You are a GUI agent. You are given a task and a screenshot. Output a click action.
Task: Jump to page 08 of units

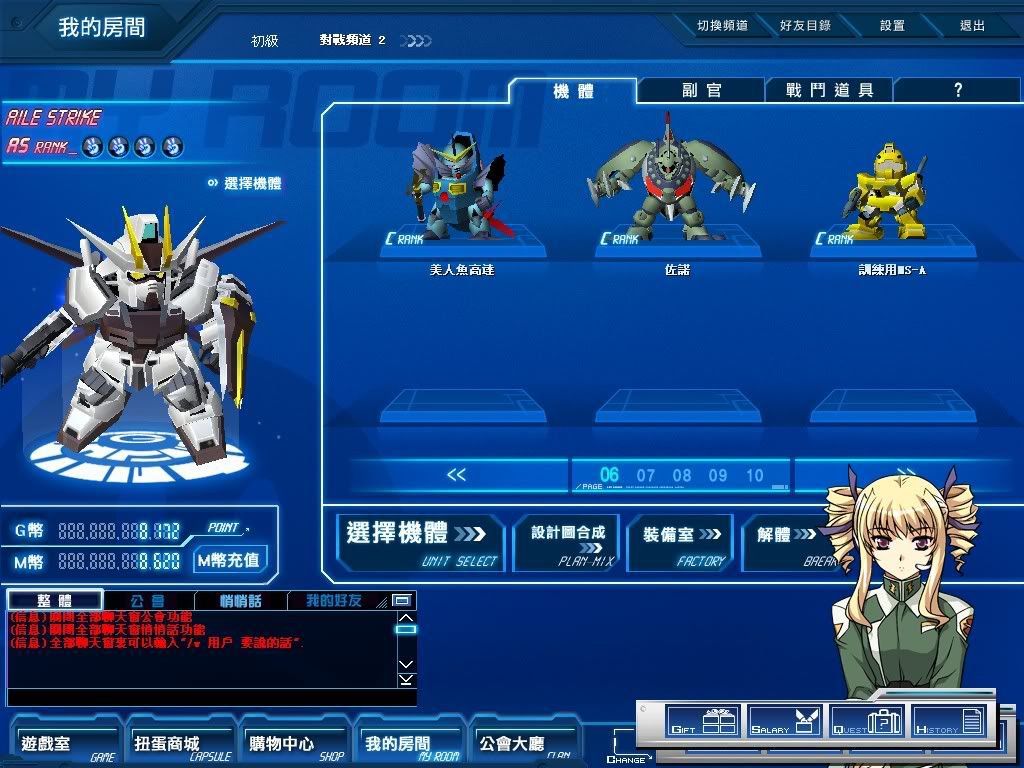pos(682,476)
